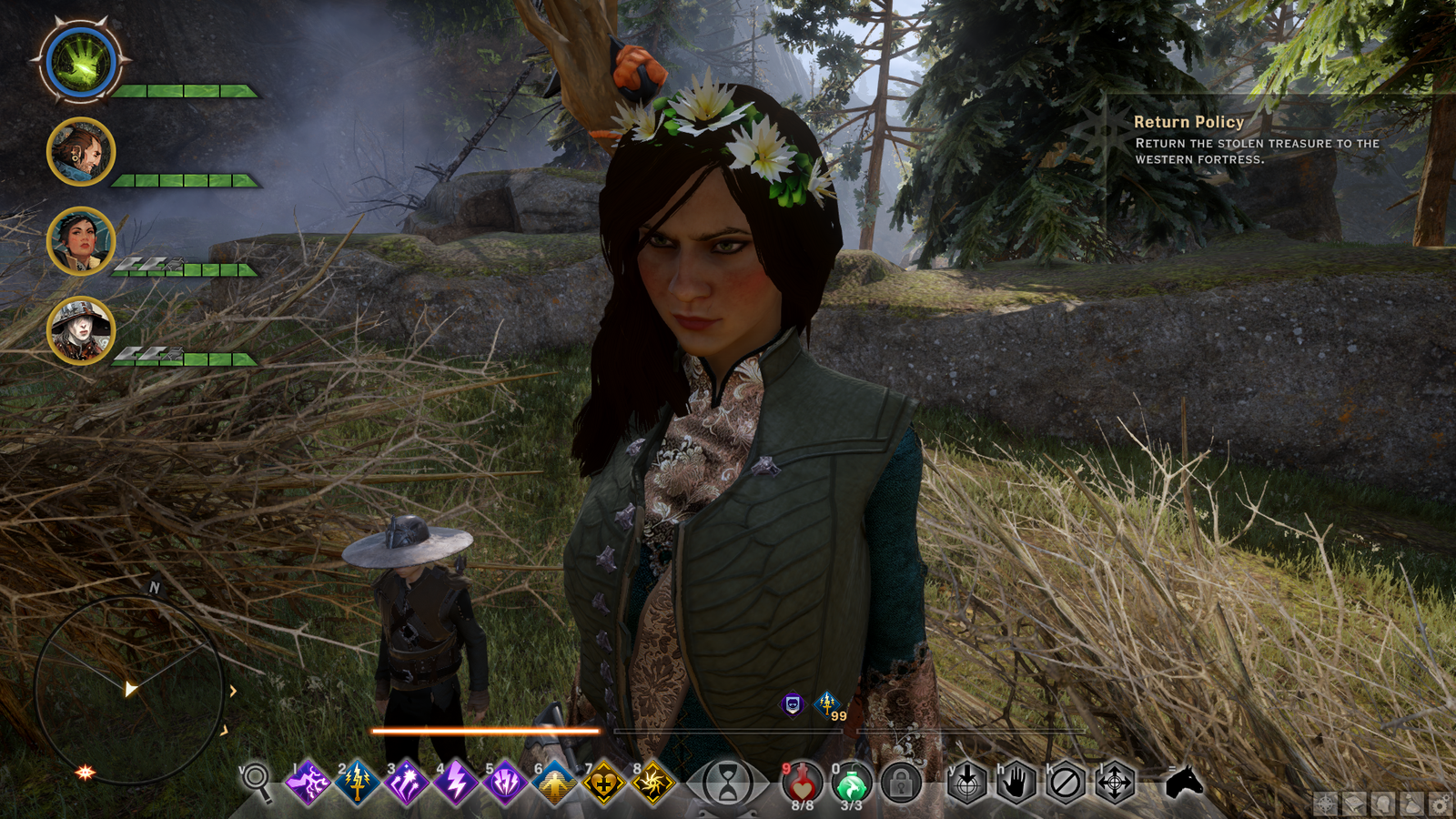This screenshot has width=1456, height=819.
Task: Issue the open-hand hold position command
Action: tap(1016, 783)
